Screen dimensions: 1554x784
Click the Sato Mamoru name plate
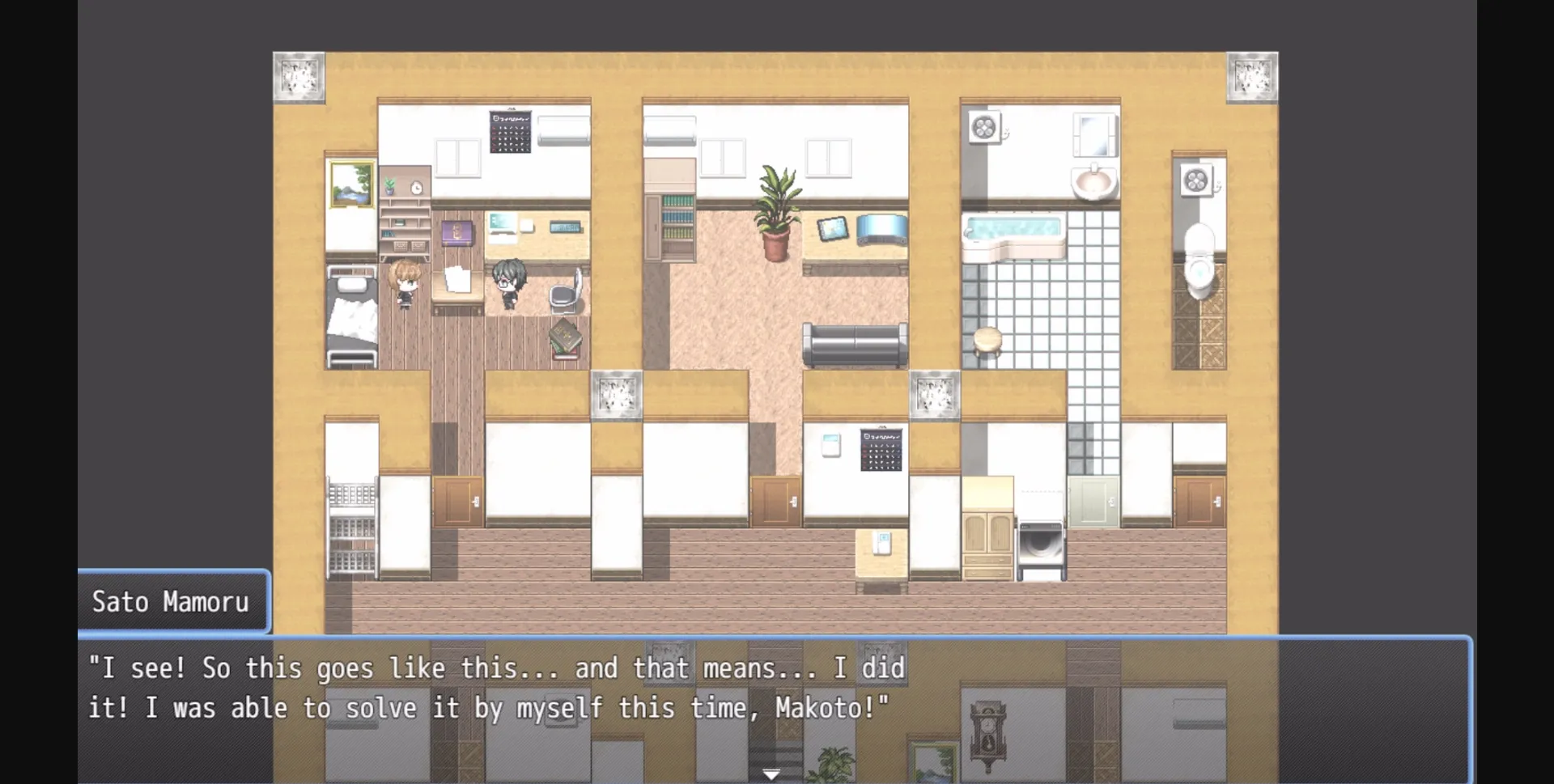(x=172, y=600)
